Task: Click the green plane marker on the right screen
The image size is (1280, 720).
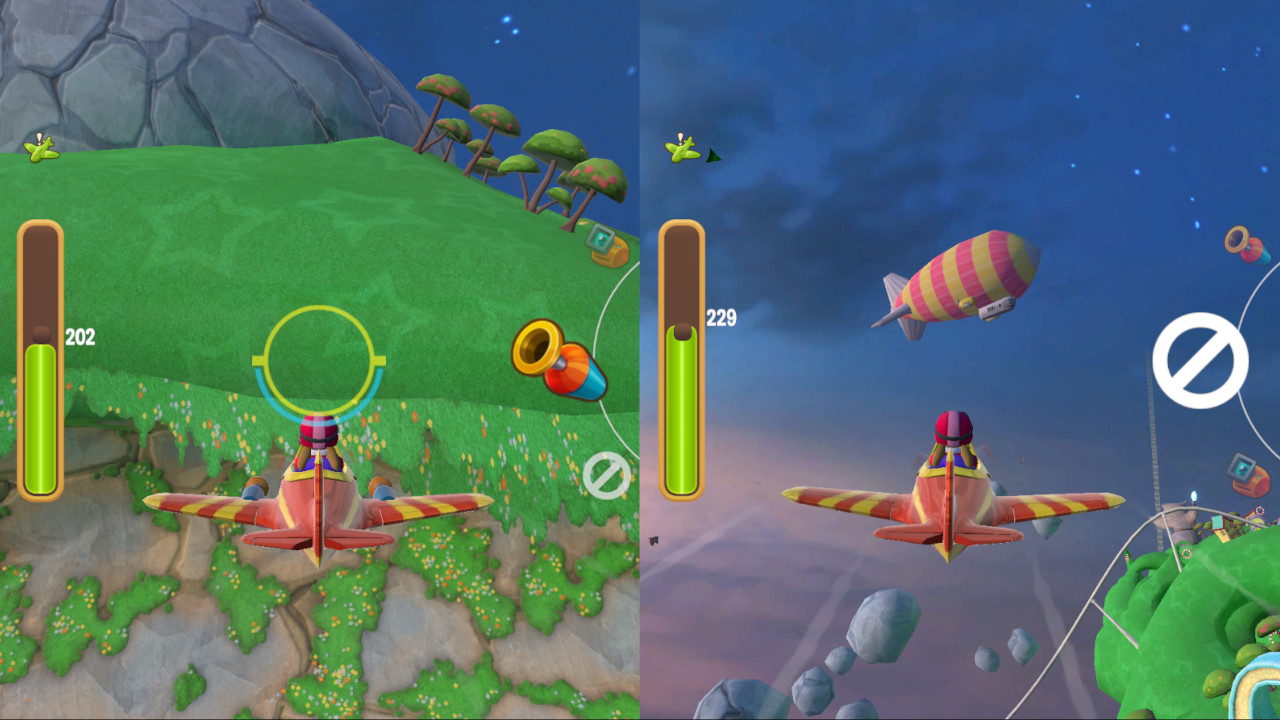Action: point(680,150)
